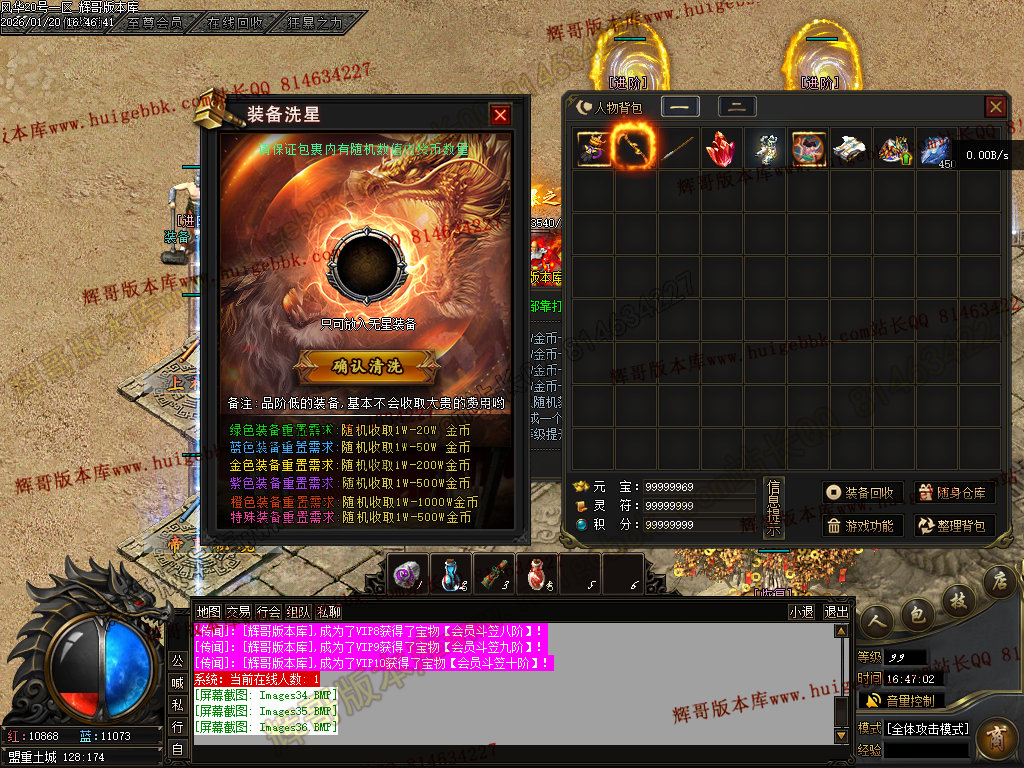Viewport: 1024px width, 768px height.
Task: Open 游戏功能 game functions
Action: click(x=864, y=526)
